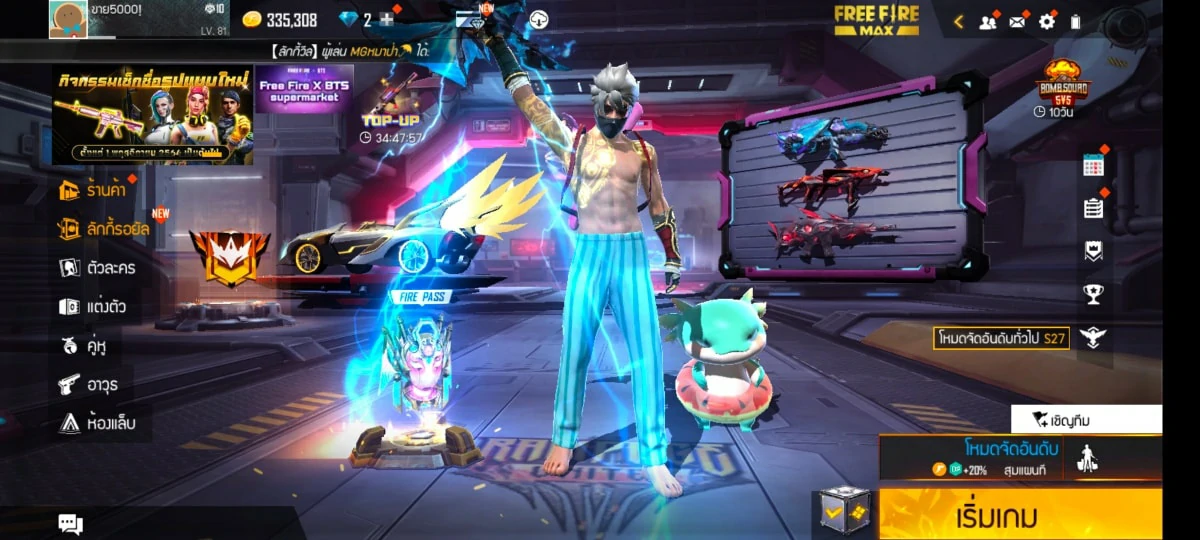Open the chat bubble icon
The width and height of the screenshot is (1200, 540).
coord(70,523)
